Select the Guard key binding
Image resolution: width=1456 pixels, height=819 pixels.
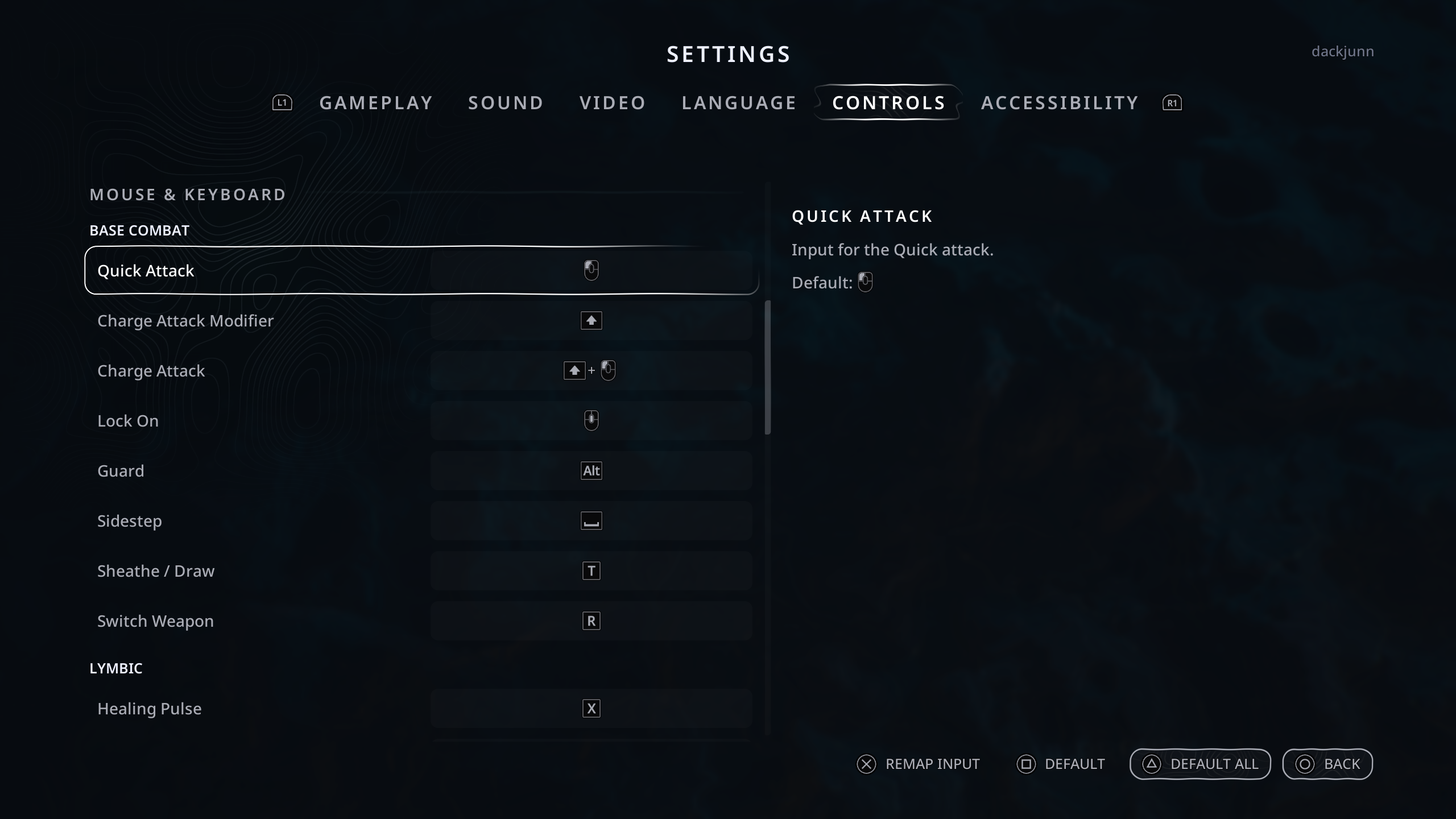(421, 471)
